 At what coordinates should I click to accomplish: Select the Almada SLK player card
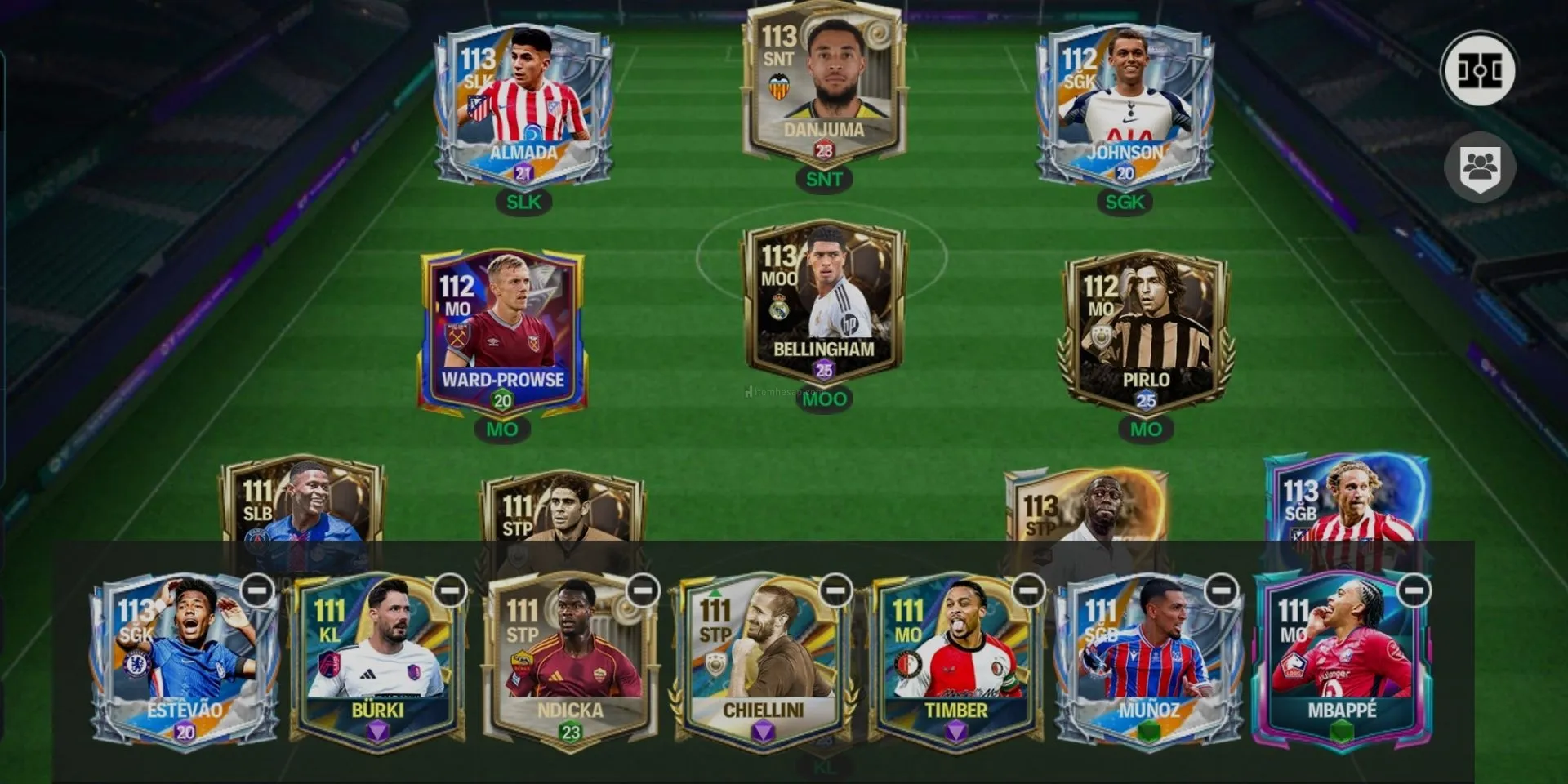[523, 106]
